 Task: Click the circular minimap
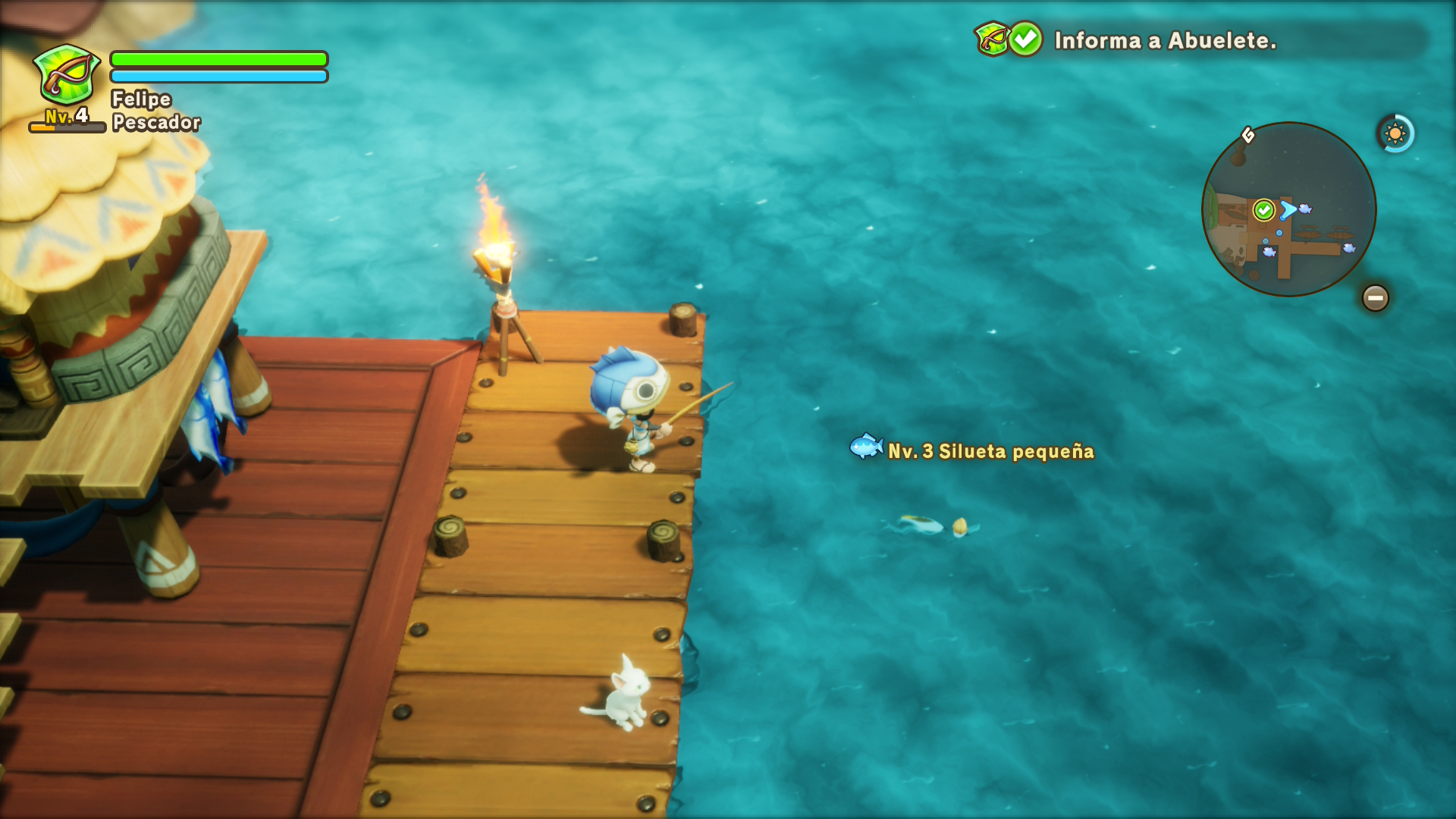click(x=1288, y=209)
